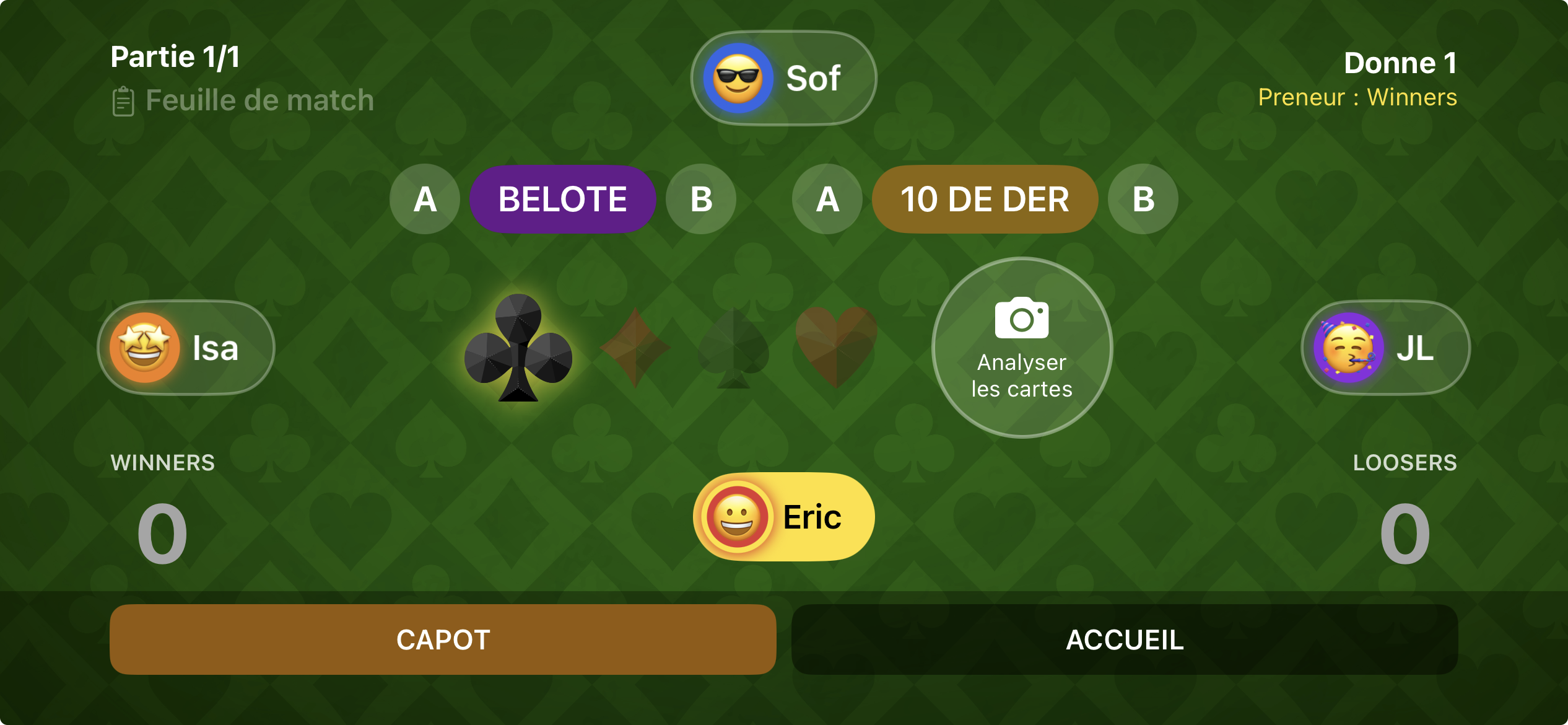Viewport: 1568px width, 725px height.
Task: Assign the Belote to team A
Action: click(x=425, y=199)
